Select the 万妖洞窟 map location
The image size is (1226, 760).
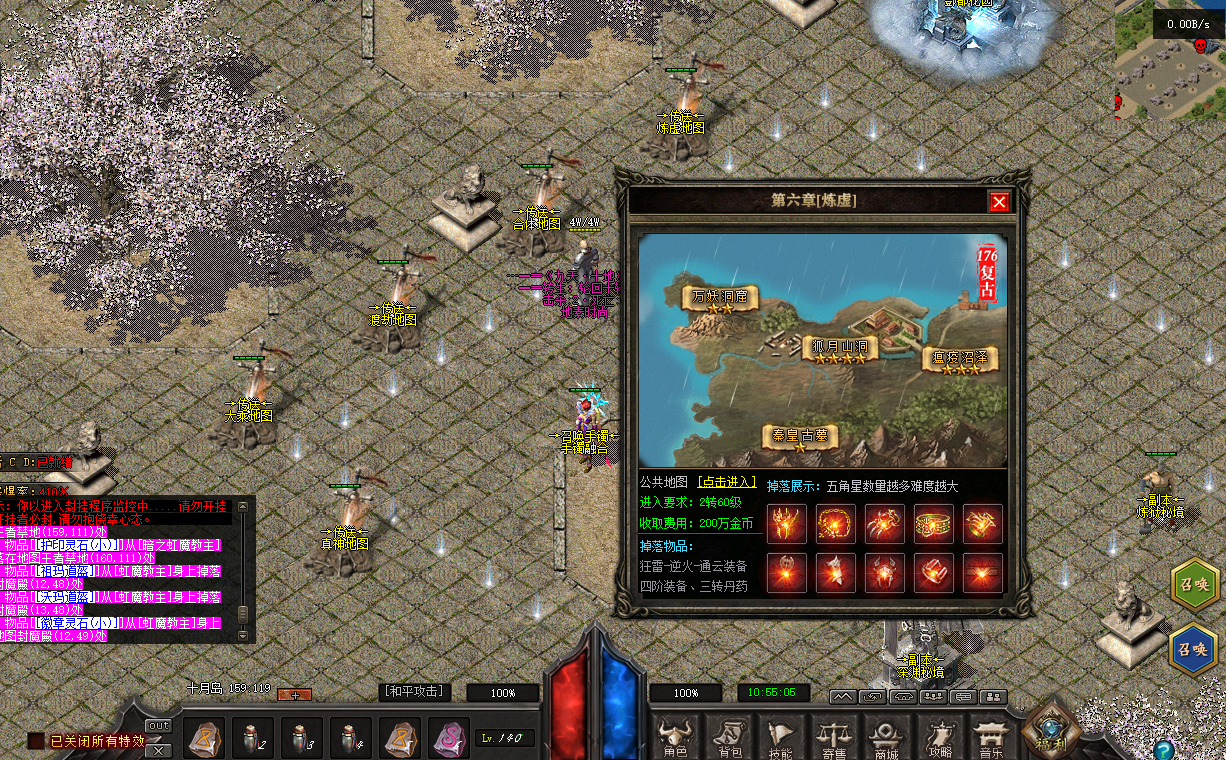point(720,298)
